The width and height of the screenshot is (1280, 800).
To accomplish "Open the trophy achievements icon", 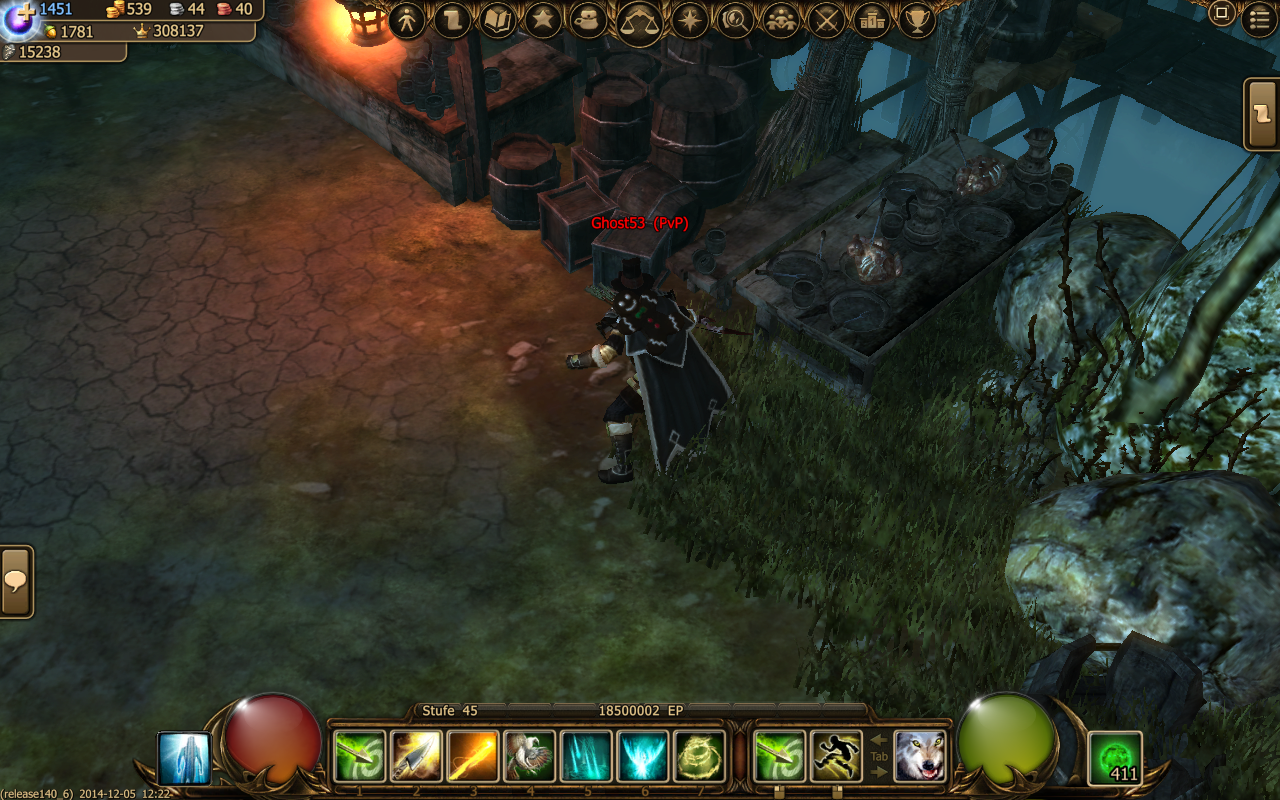I will tap(917, 19).
